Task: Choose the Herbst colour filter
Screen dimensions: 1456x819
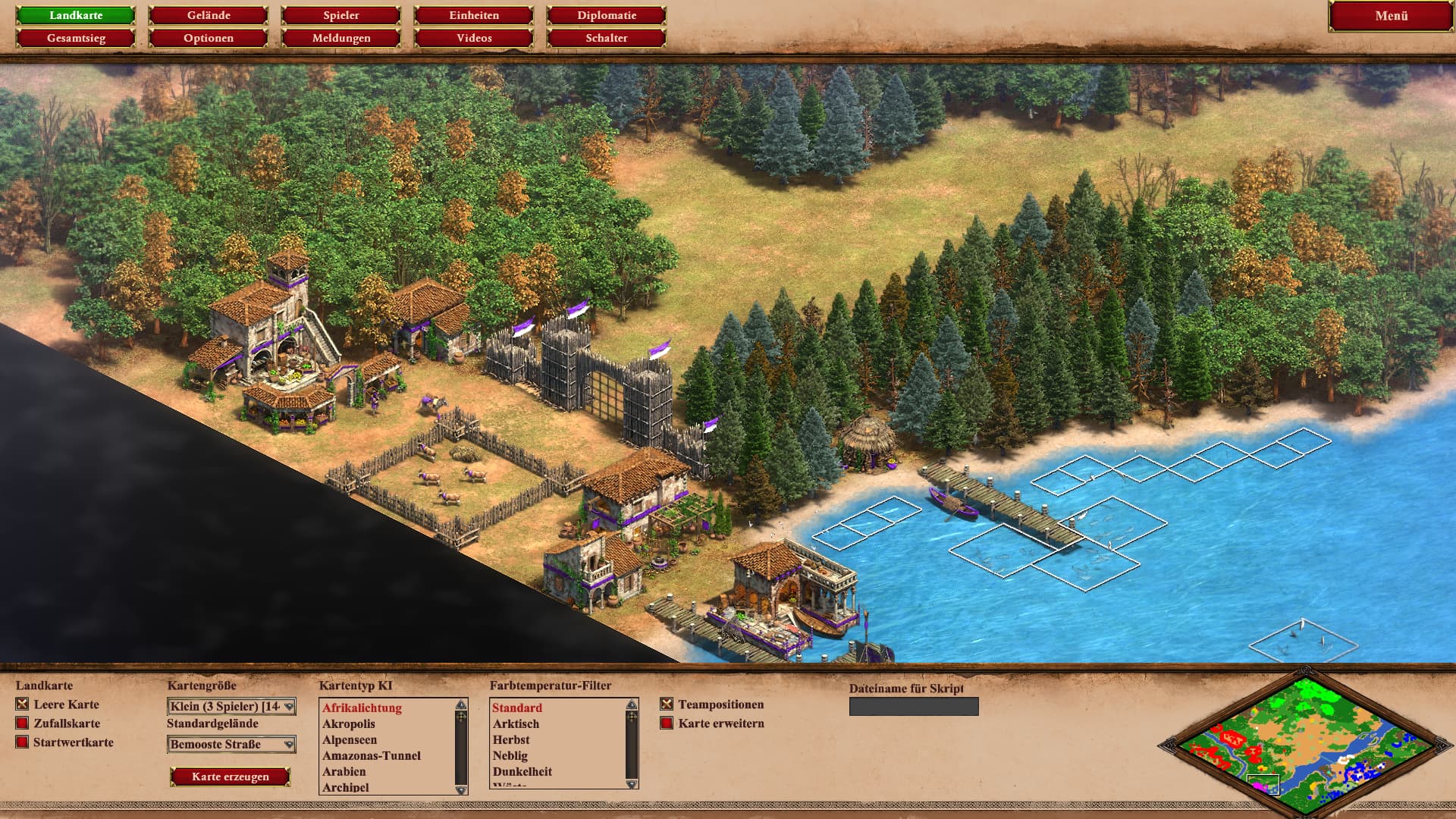Action: point(511,739)
